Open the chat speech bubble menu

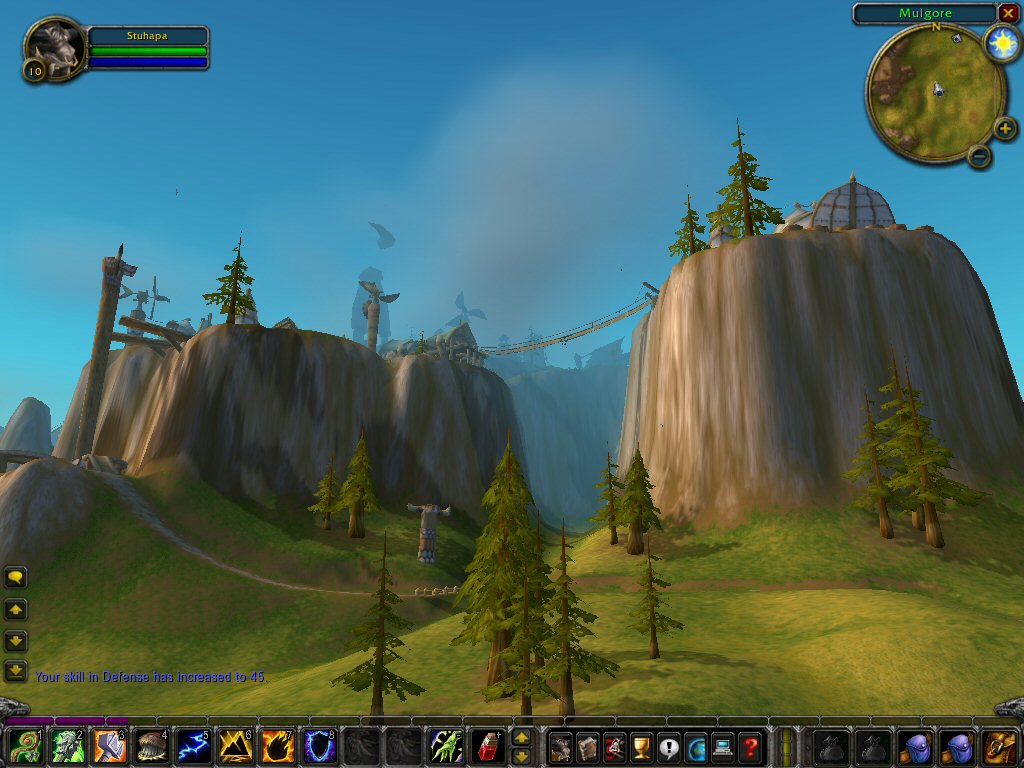pyautogui.click(x=16, y=577)
